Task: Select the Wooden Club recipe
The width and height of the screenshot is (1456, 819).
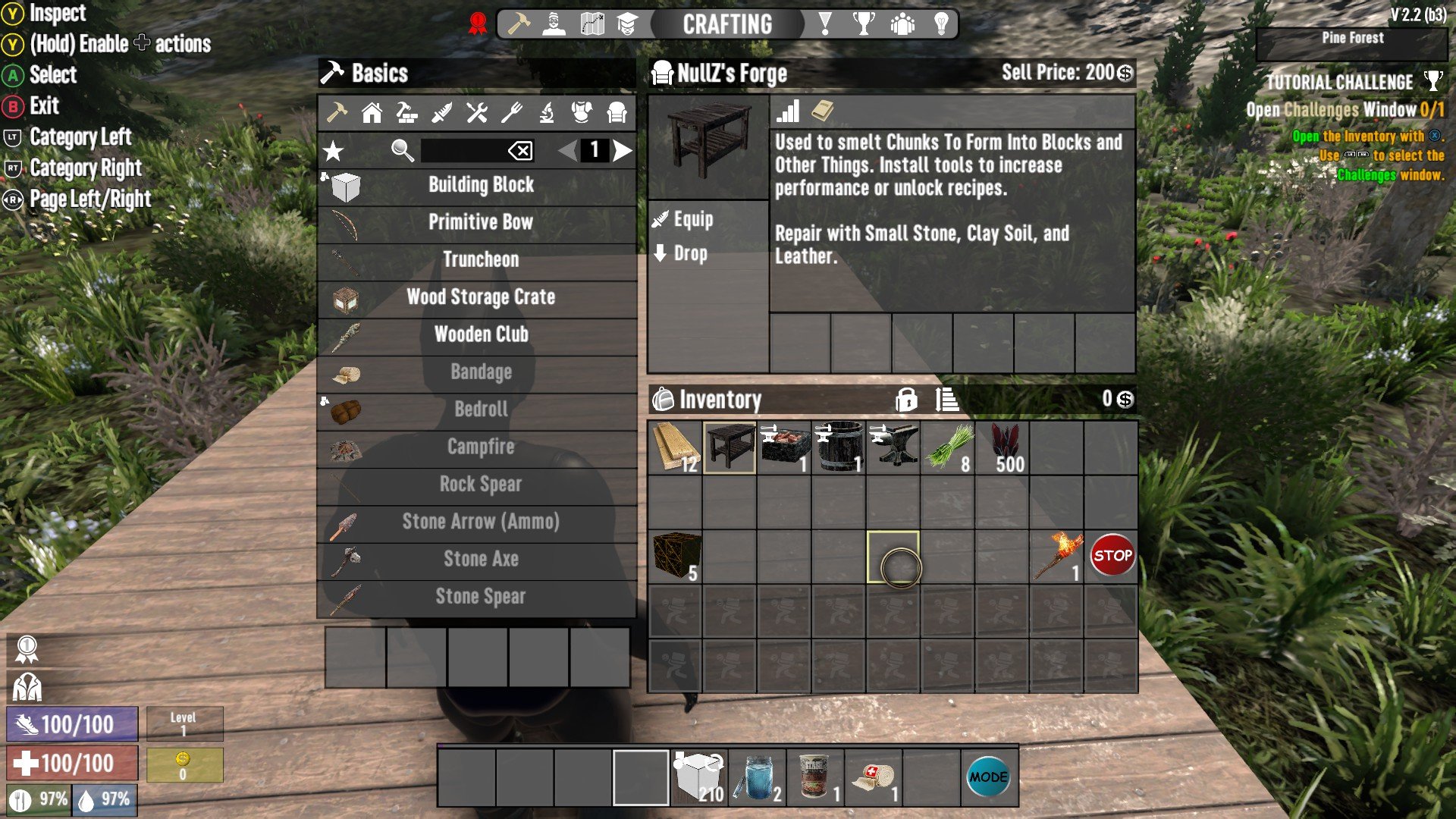Action: 480,334
